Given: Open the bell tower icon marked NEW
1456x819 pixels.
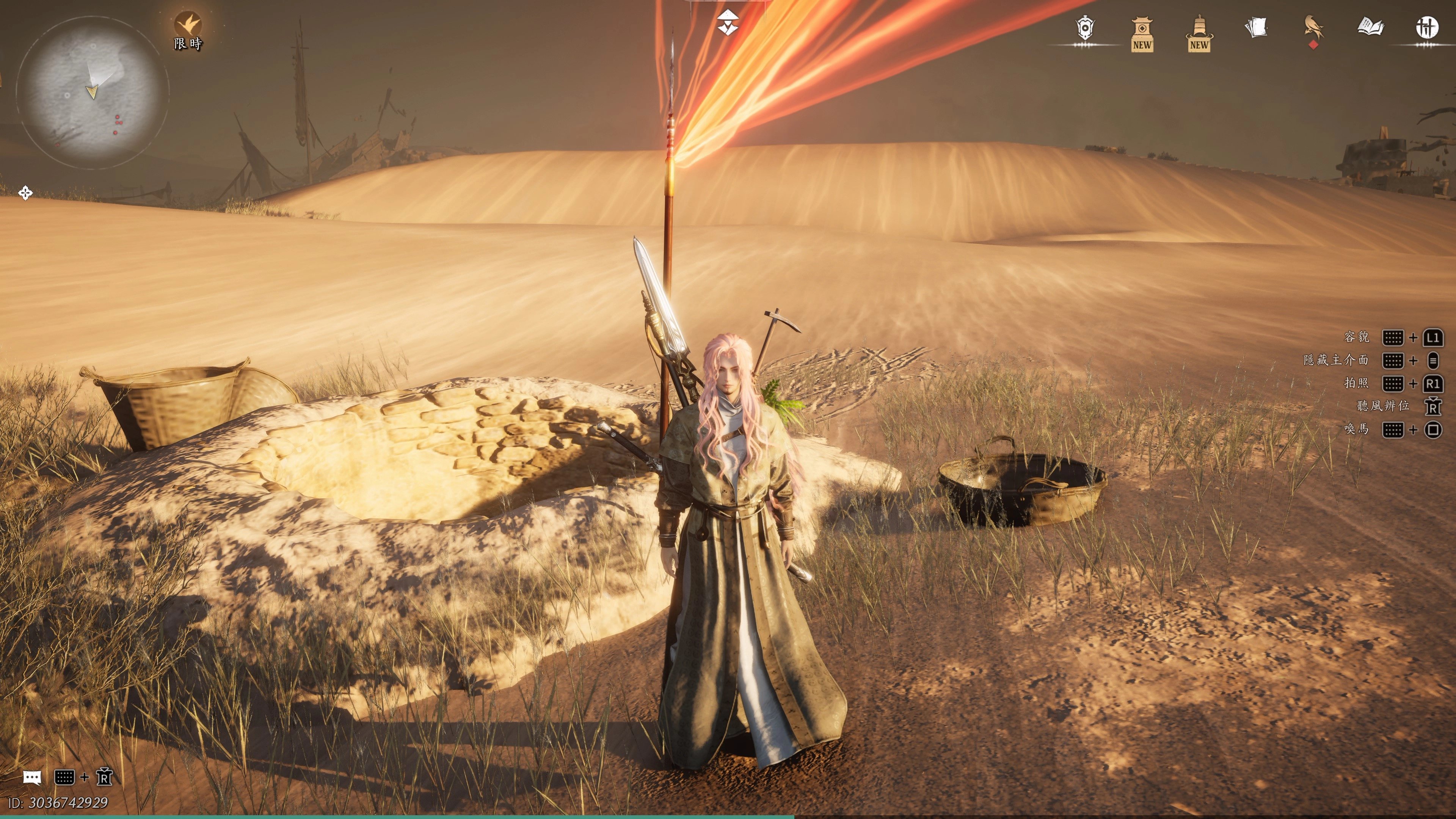Looking at the screenshot, I should point(1199,34).
